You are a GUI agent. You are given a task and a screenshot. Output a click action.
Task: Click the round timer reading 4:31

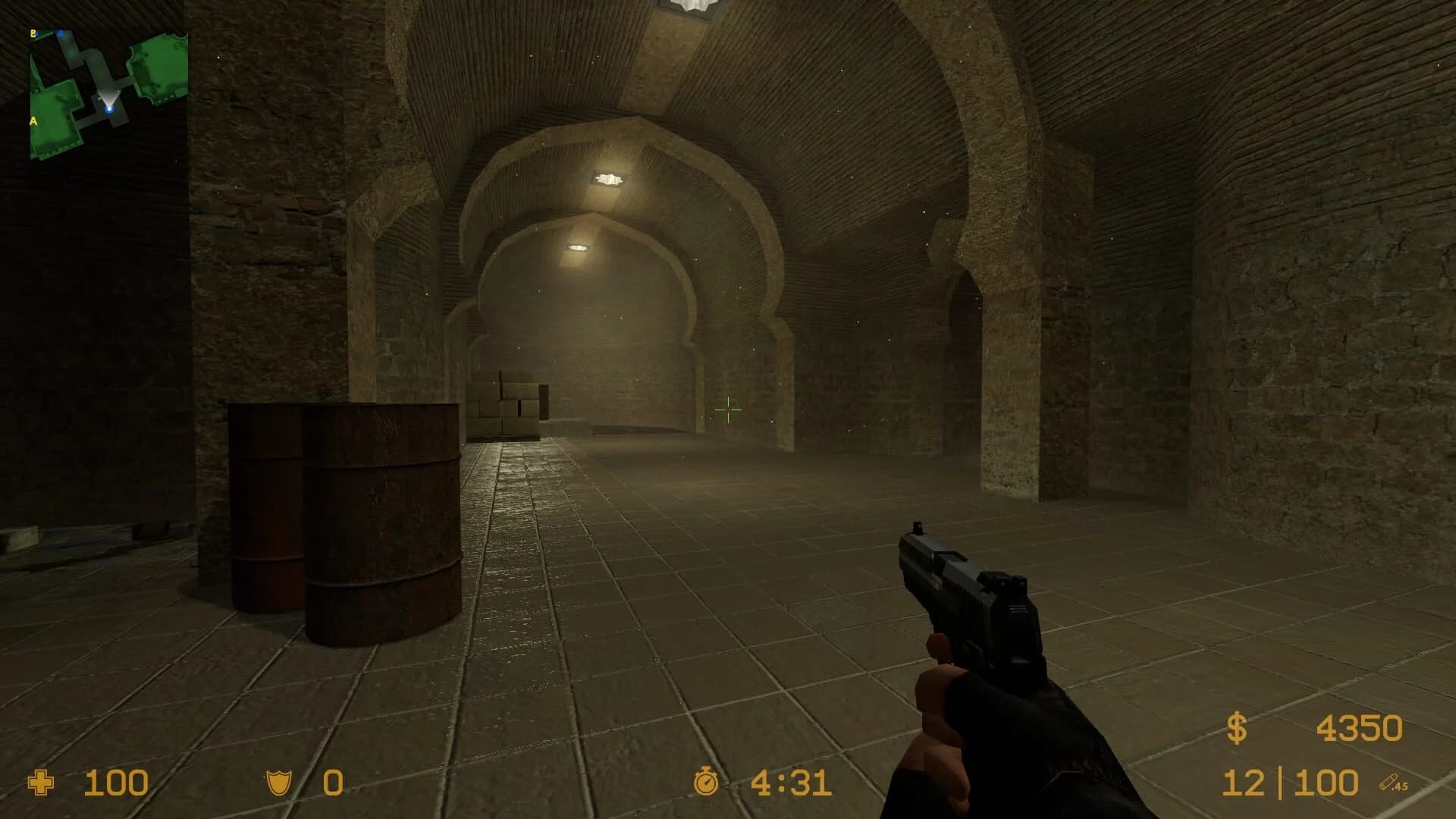point(789,783)
